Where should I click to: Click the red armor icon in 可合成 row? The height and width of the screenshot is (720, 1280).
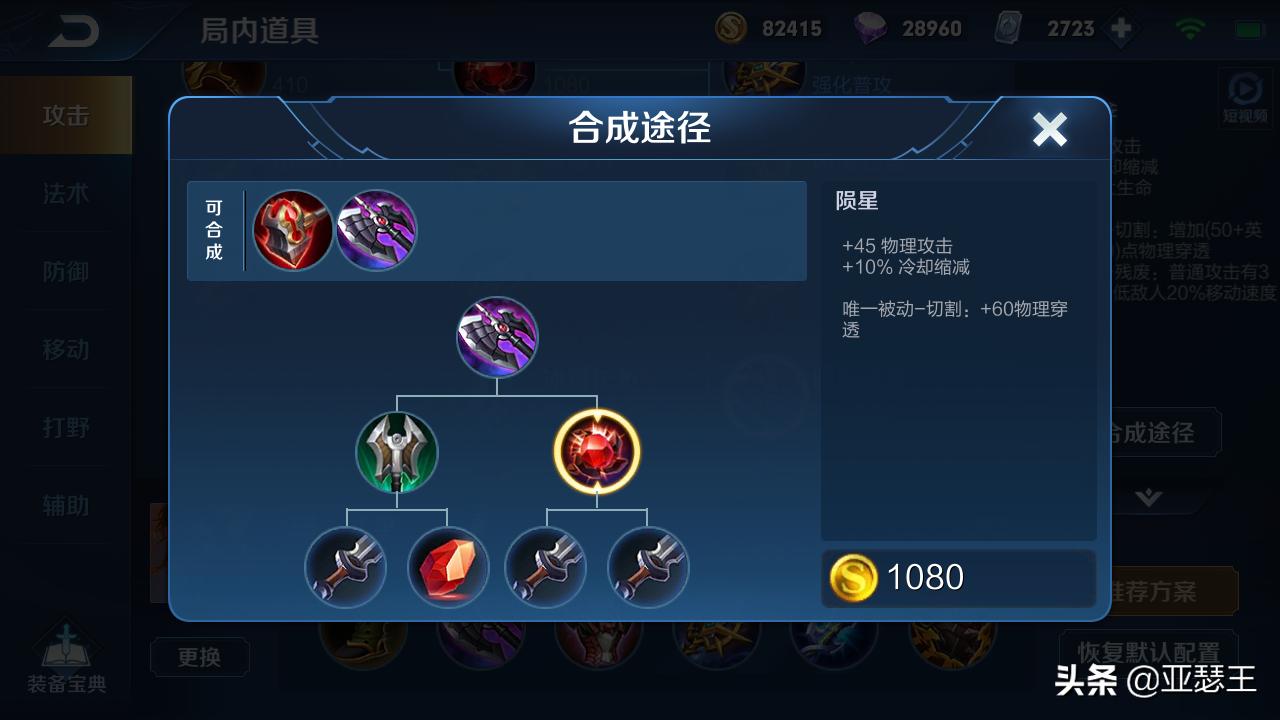[293, 230]
